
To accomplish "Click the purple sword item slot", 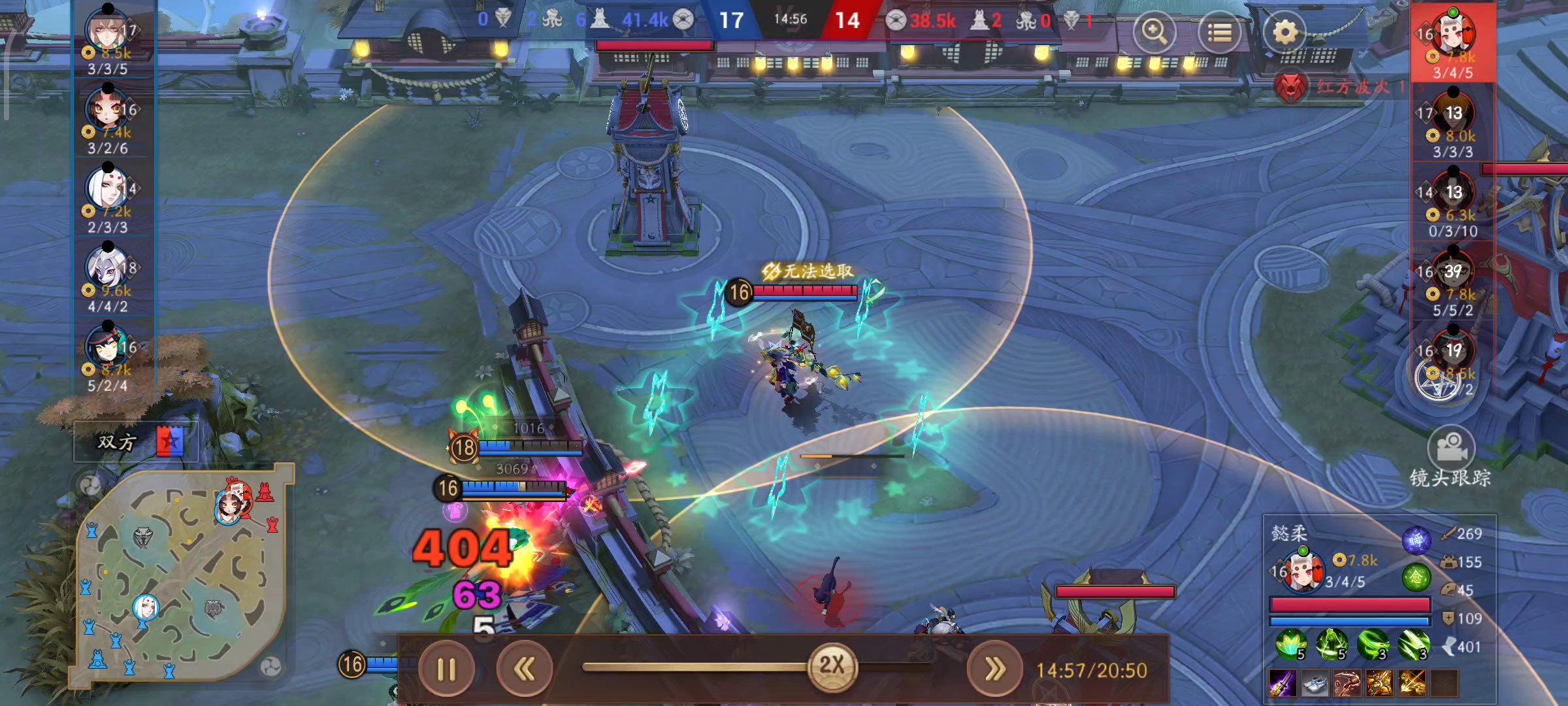I will 1282,683.
